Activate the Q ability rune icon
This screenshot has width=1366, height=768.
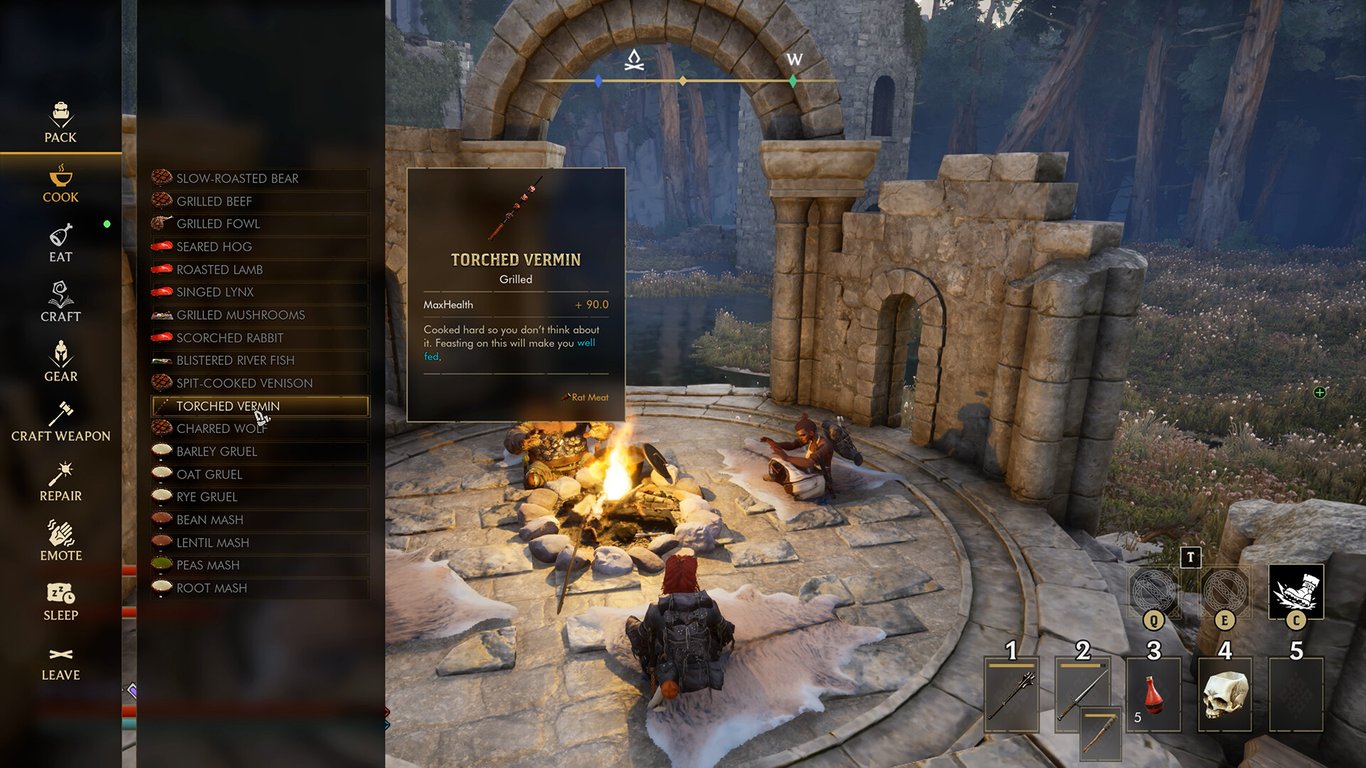[x=1155, y=592]
